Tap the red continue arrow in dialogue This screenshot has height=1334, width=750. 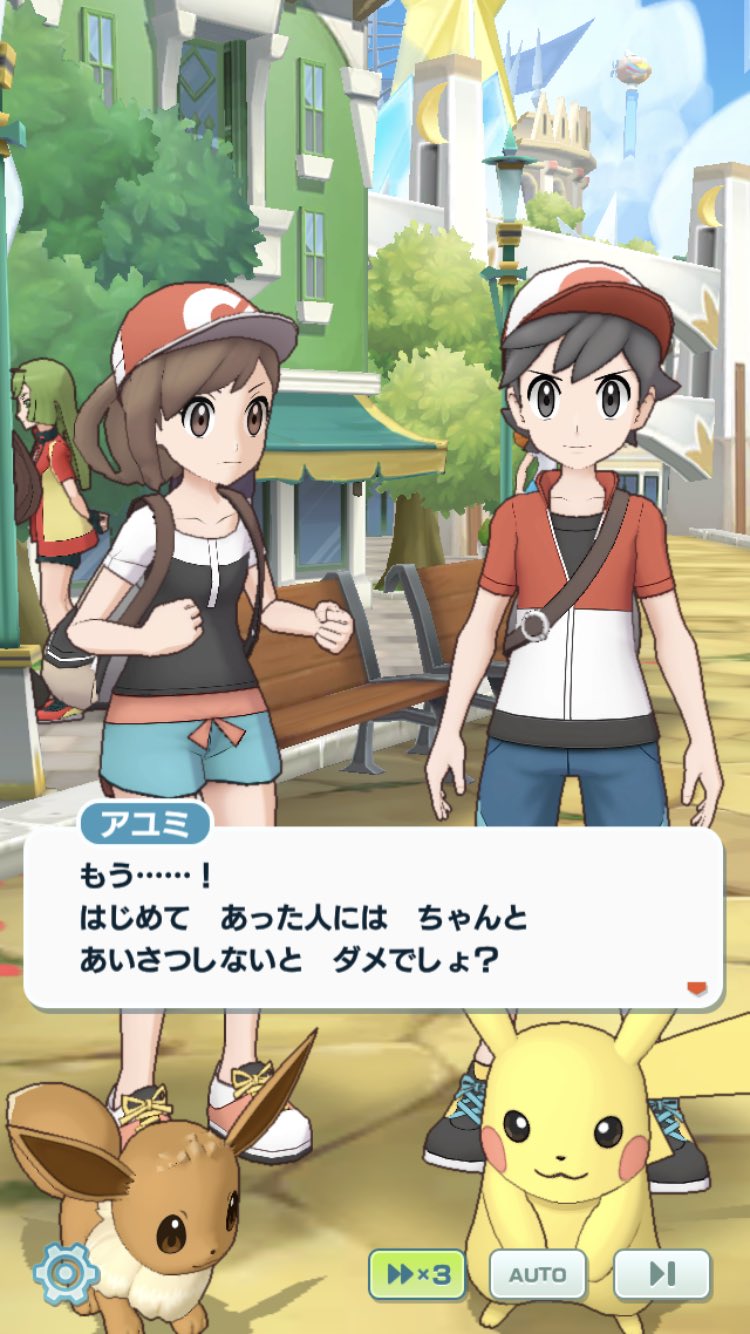pyautogui.click(x=696, y=989)
